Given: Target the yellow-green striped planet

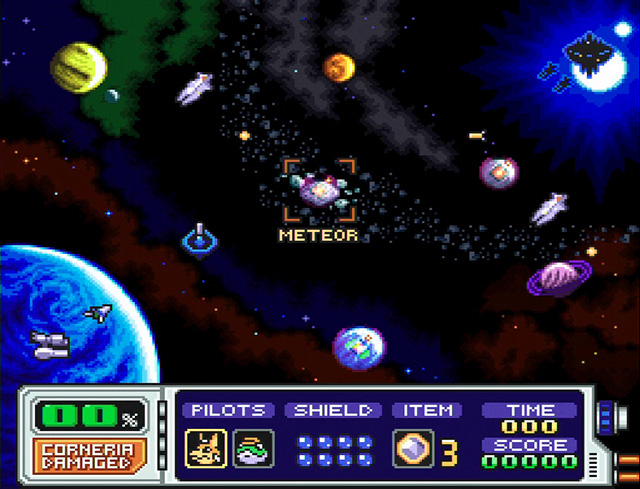Looking at the screenshot, I should tap(79, 66).
